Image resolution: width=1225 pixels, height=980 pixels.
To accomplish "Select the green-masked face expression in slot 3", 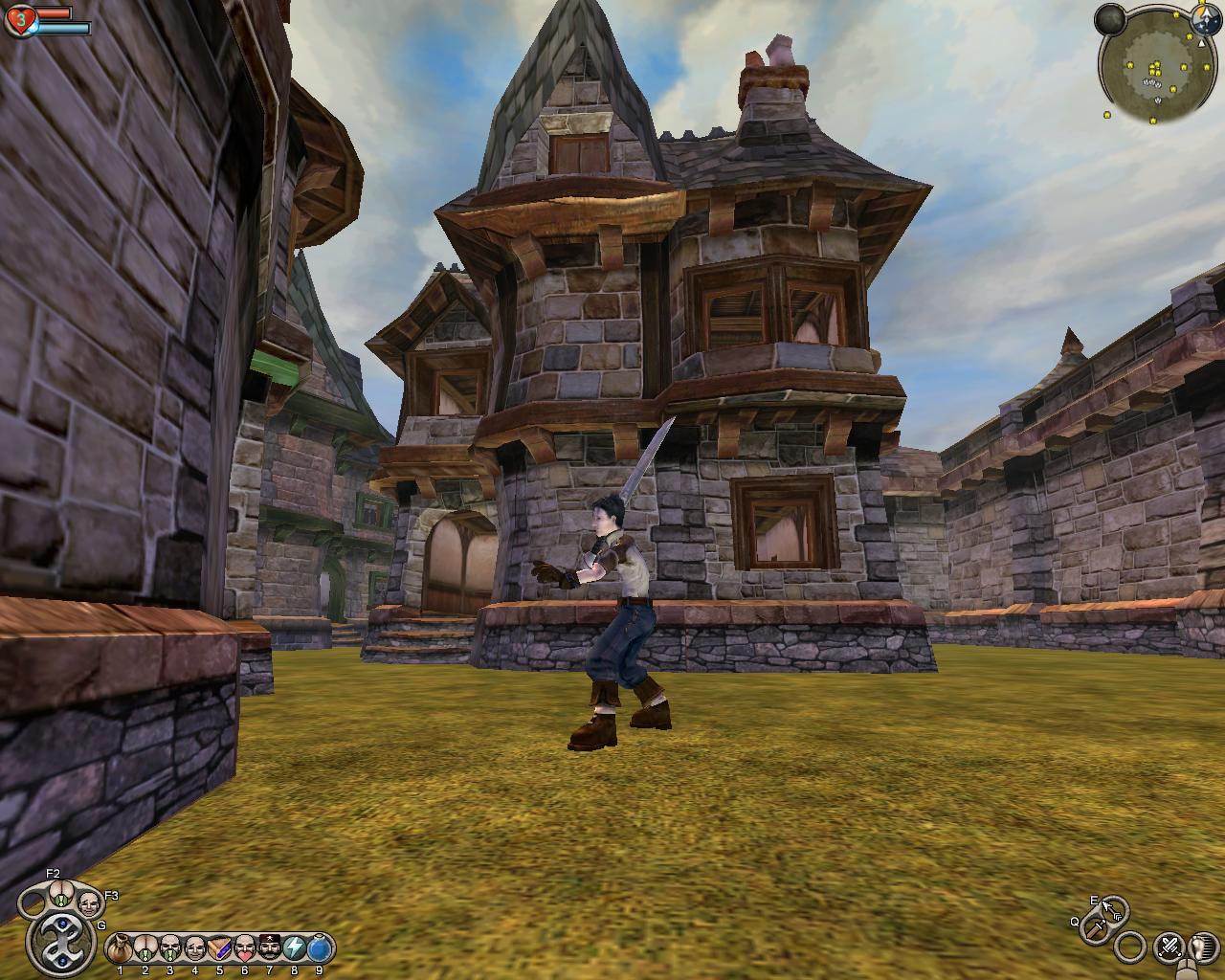I will pyautogui.click(x=169, y=948).
